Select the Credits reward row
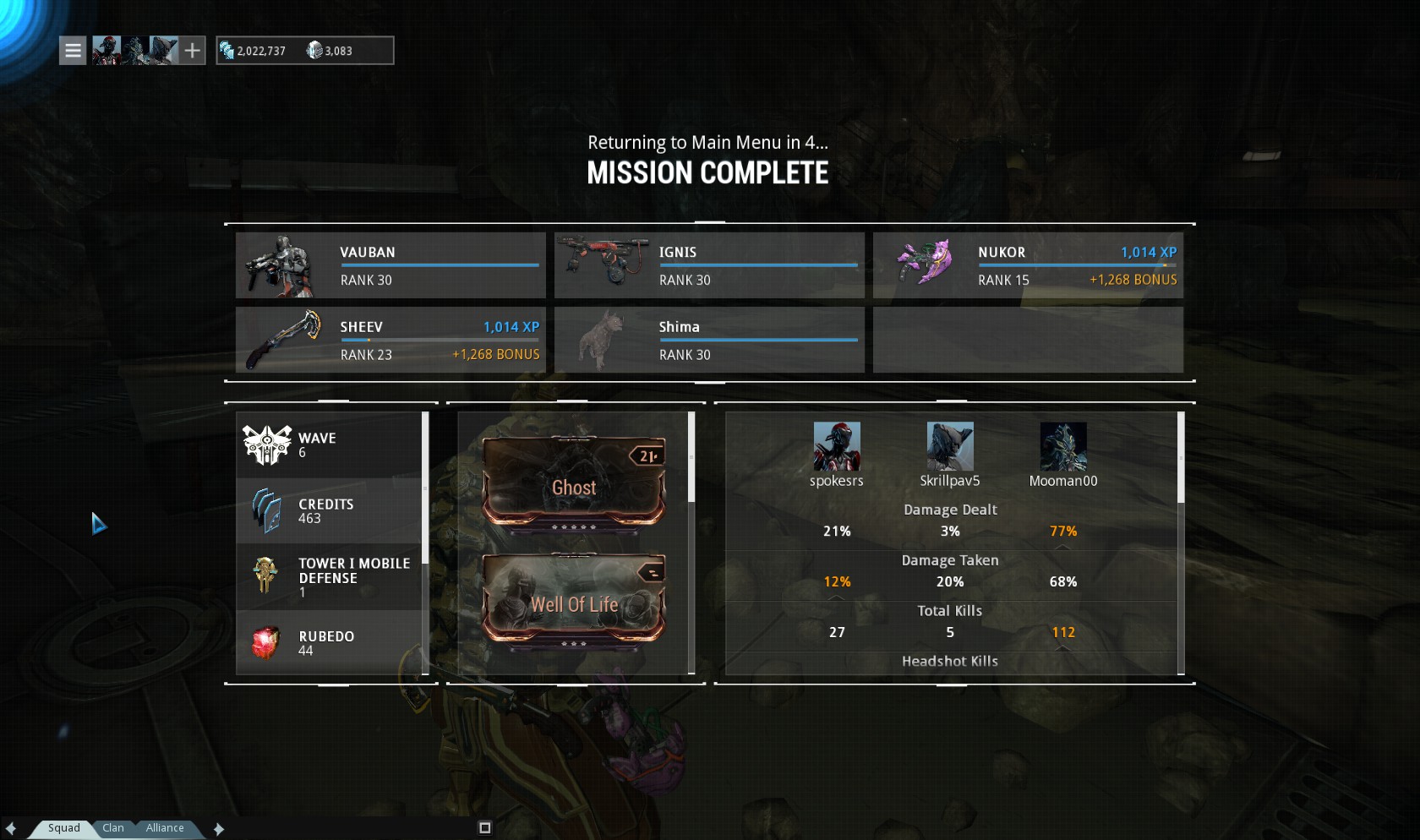Viewport: 1420px width, 840px height. [329, 510]
